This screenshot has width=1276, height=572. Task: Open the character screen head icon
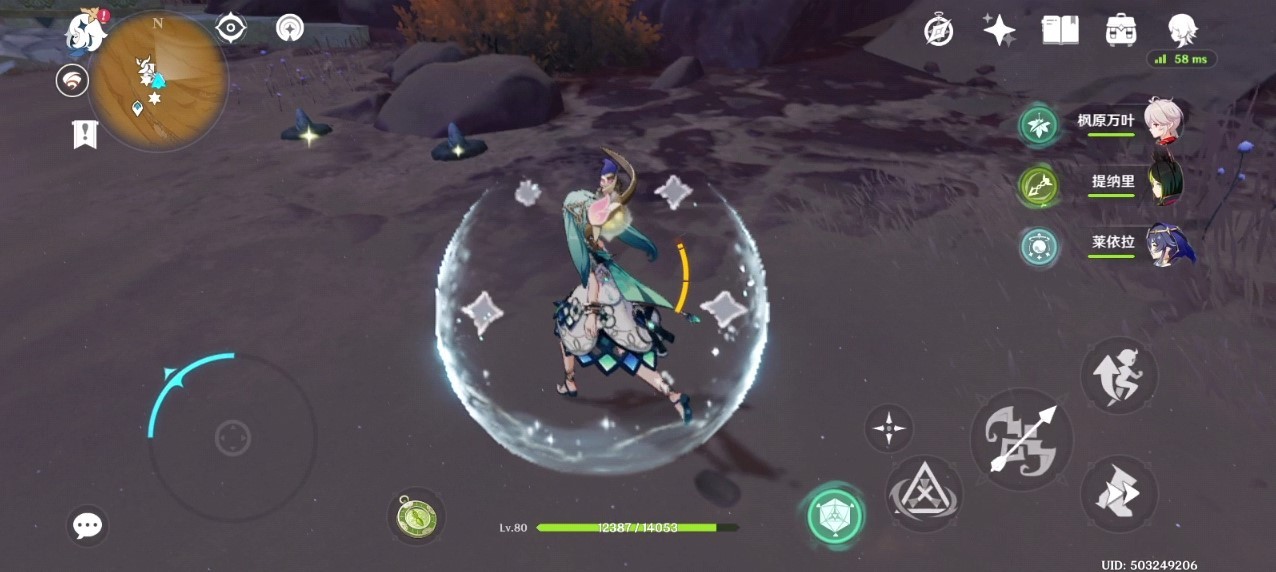point(1183,30)
